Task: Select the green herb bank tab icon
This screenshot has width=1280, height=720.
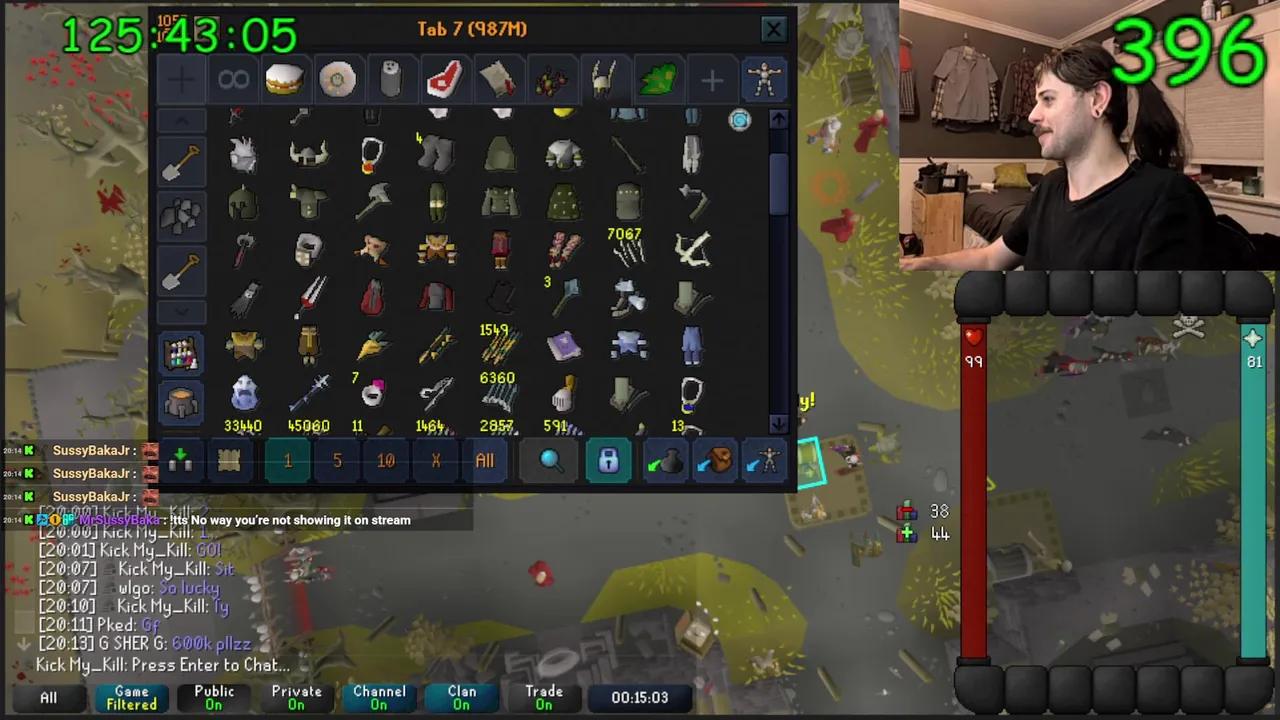Action: (x=657, y=80)
